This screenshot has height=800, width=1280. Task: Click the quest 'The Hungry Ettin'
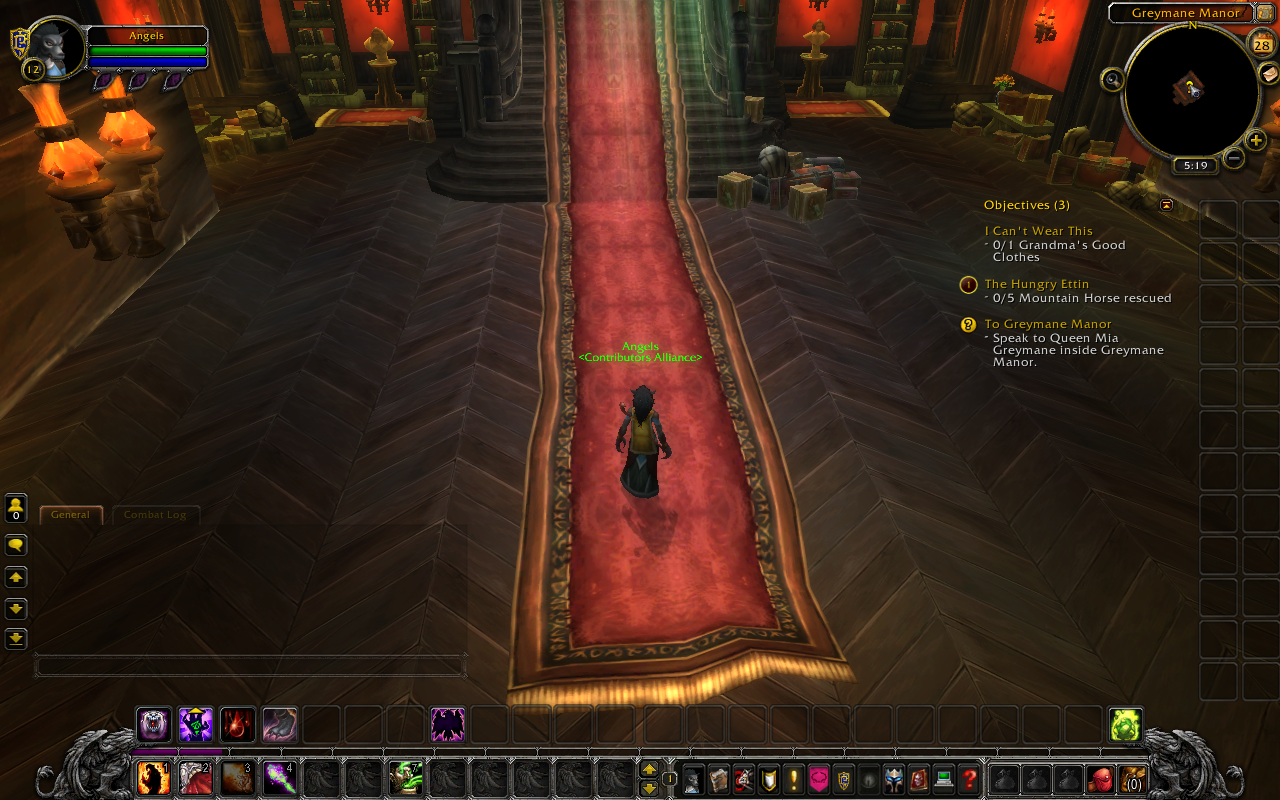click(x=1036, y=283)
